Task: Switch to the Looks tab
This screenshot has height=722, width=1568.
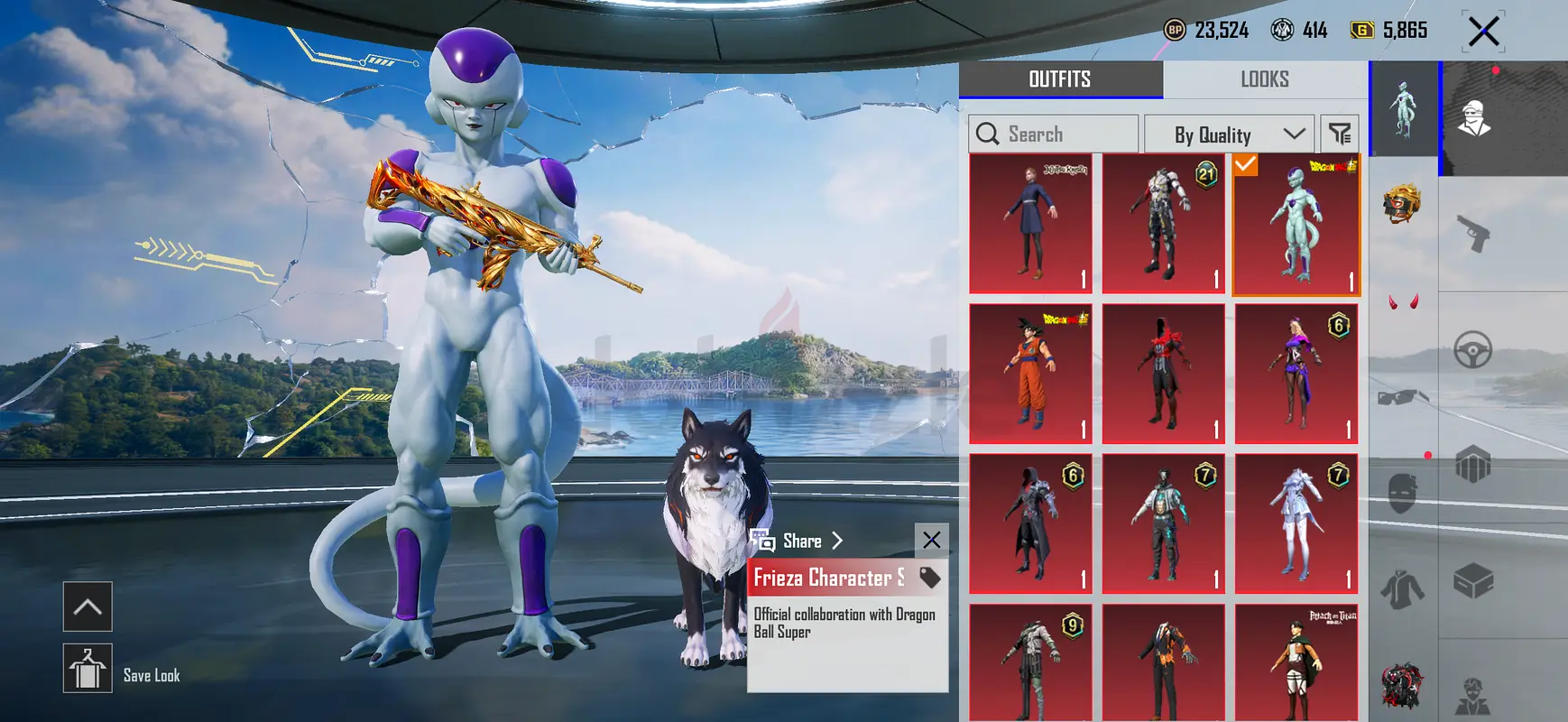Action: pyautogui.click(x=1264, y=79)
